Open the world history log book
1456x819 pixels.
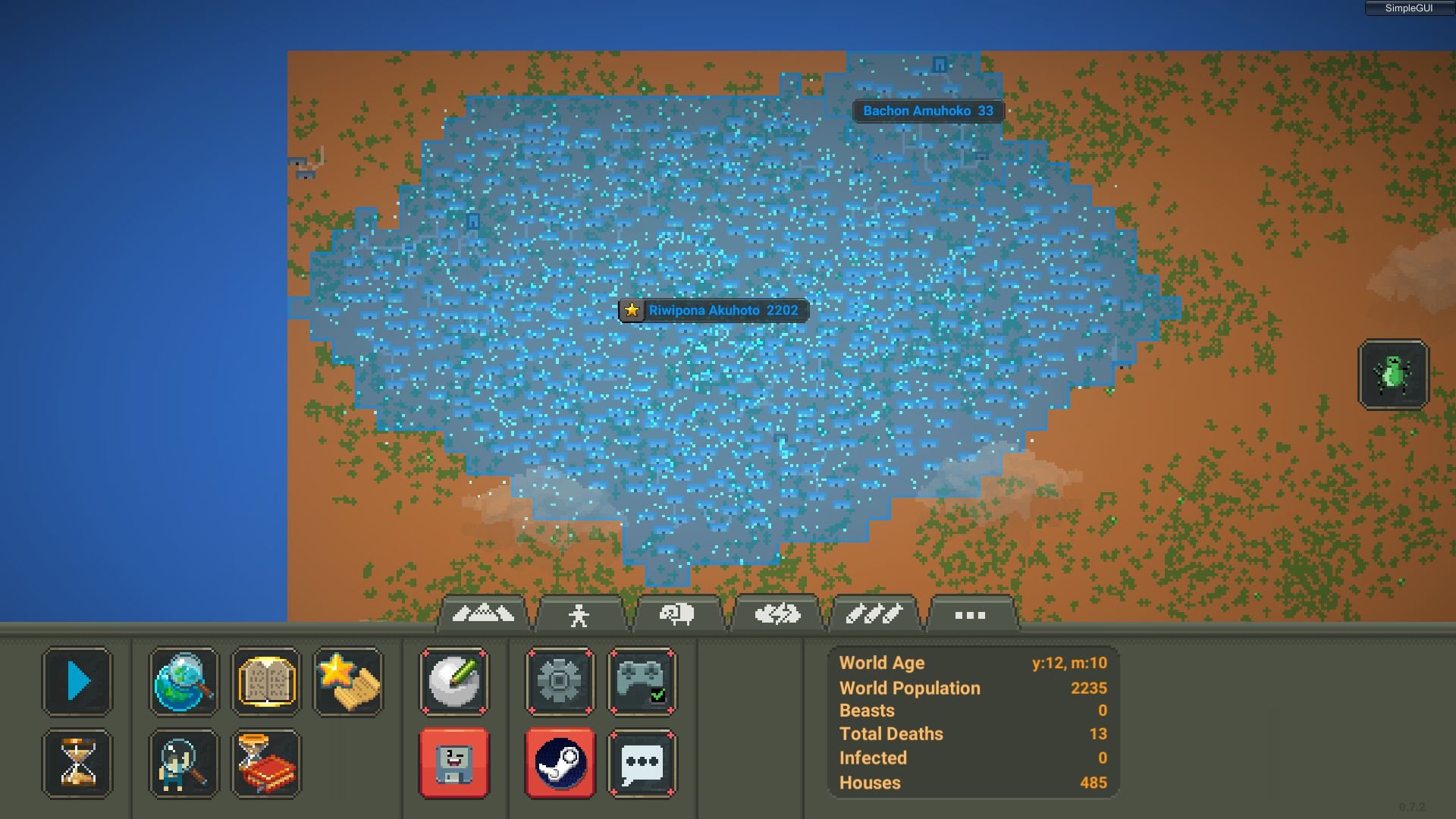click(x=267, y=764)
